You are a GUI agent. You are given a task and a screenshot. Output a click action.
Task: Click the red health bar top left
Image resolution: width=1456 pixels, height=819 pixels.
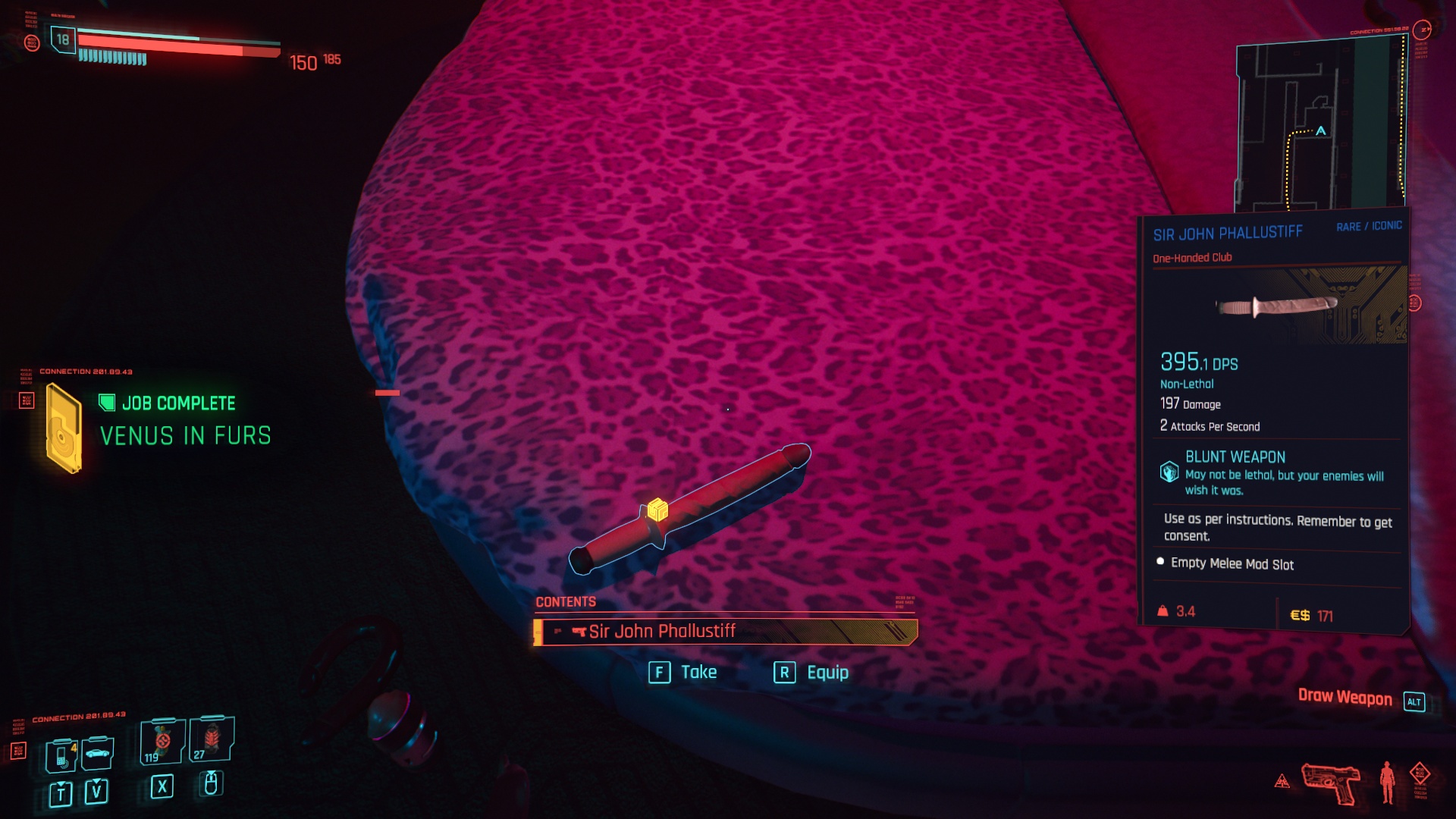[x=174, y=43]
